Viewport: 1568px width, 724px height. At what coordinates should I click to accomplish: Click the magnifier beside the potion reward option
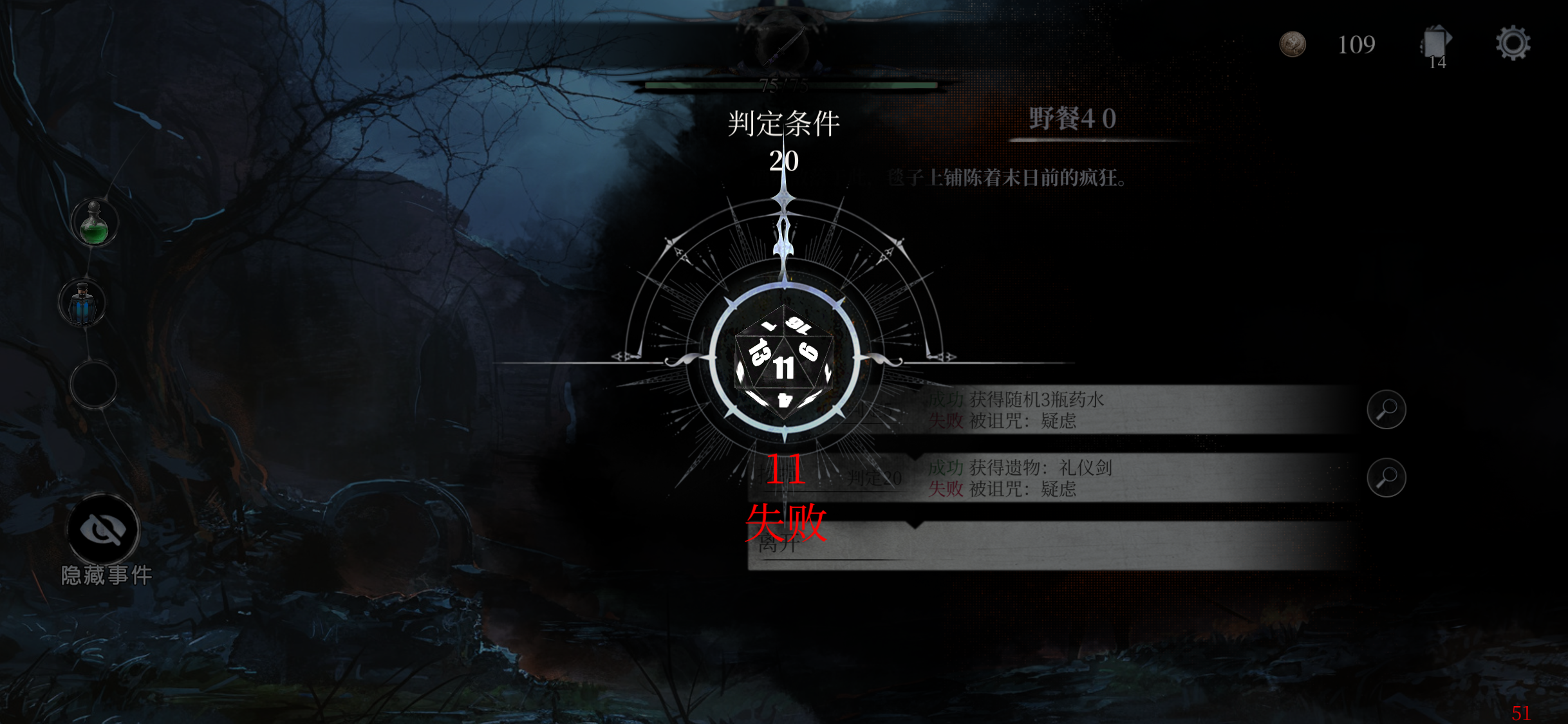coord(1387,410)
